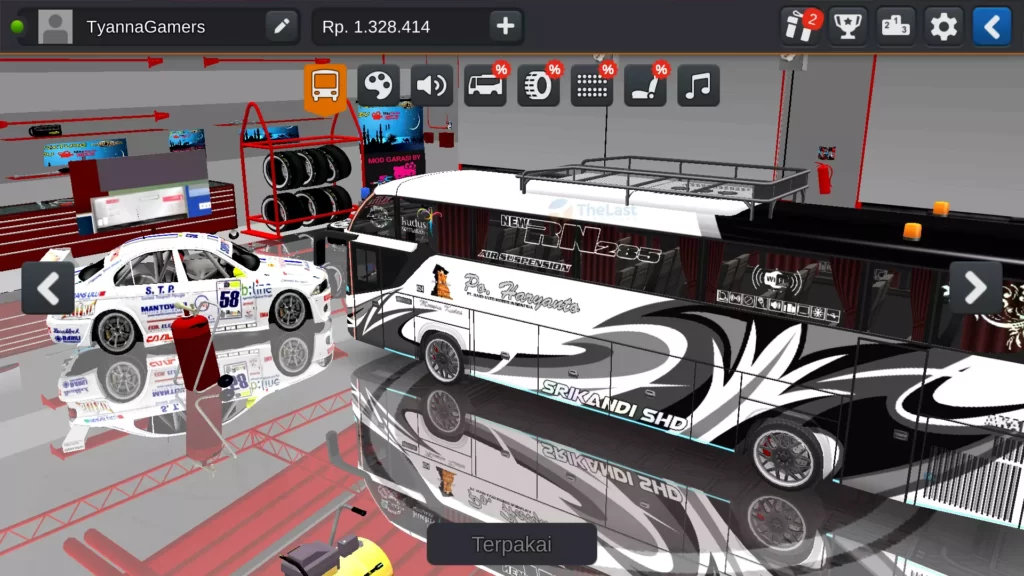Open the leaderboard podium icon
1024x576 pixels.
897,27
